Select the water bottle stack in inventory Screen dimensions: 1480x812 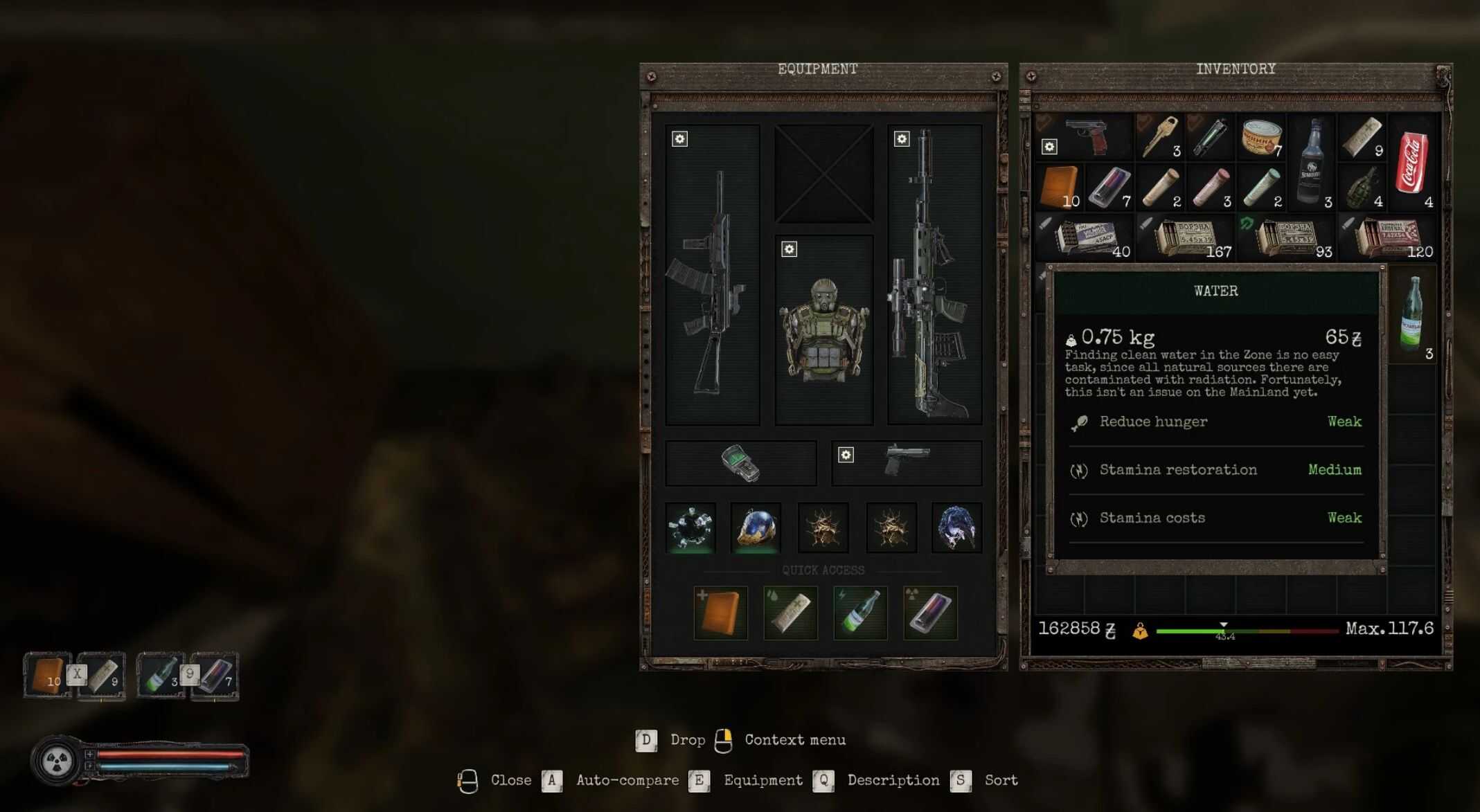[1412, 315]
